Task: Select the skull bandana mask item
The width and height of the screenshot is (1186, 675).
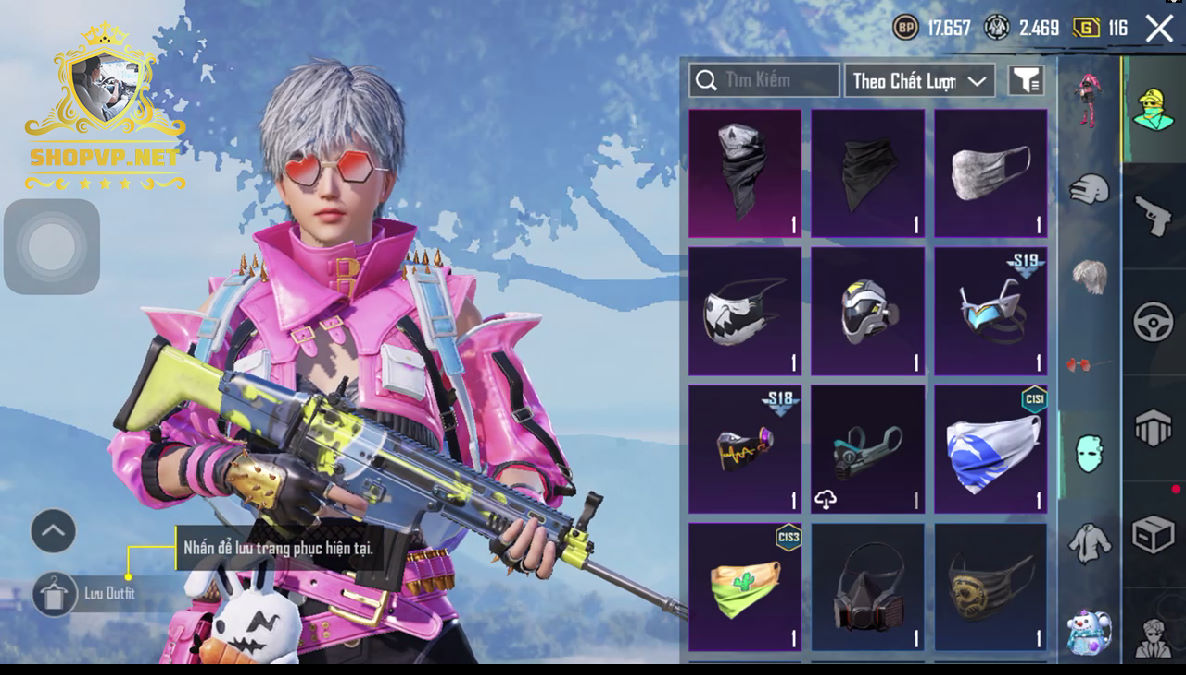Action: click(745, 173)
